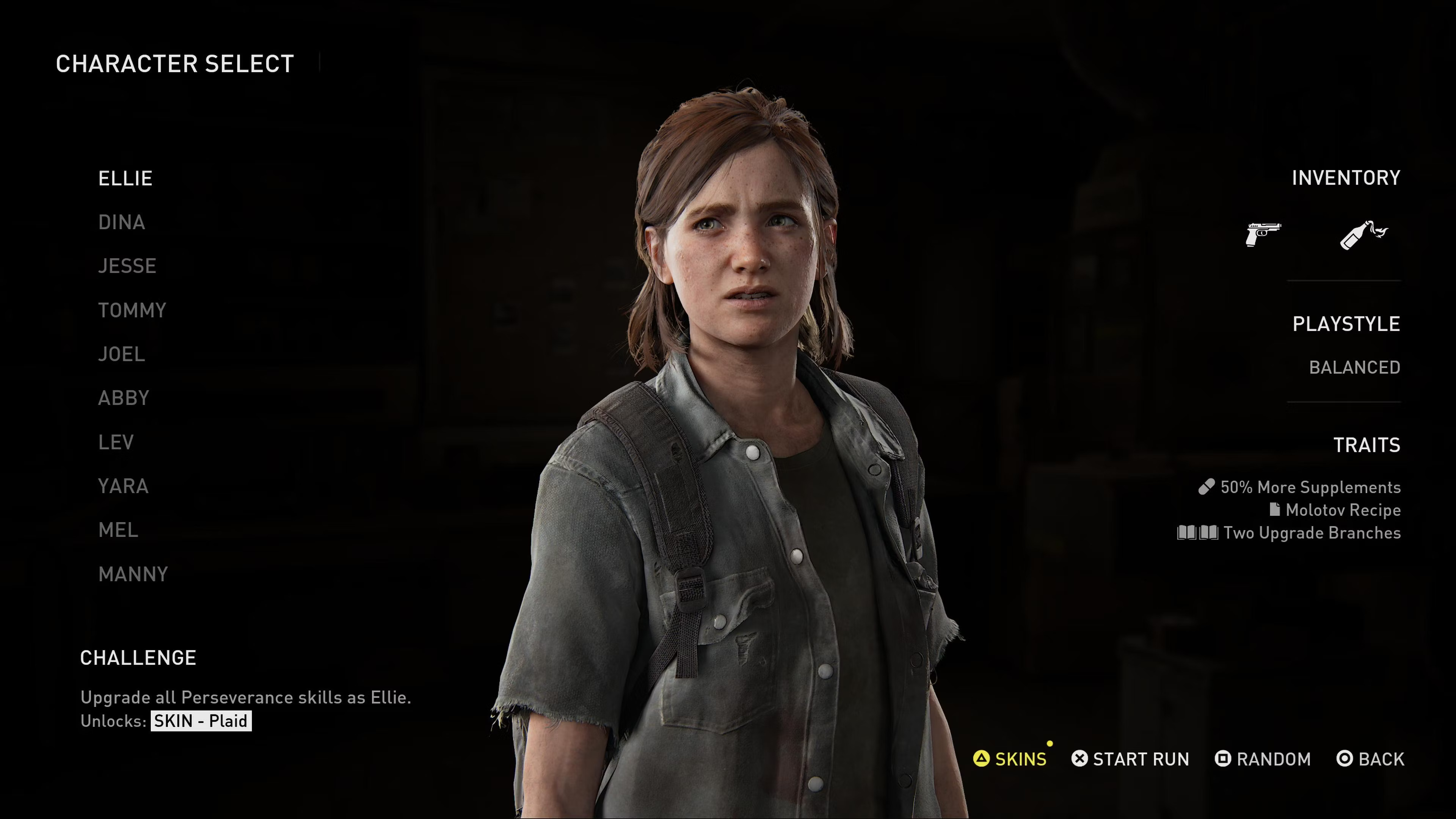Select Mel from the list

[x=118, y=530]
